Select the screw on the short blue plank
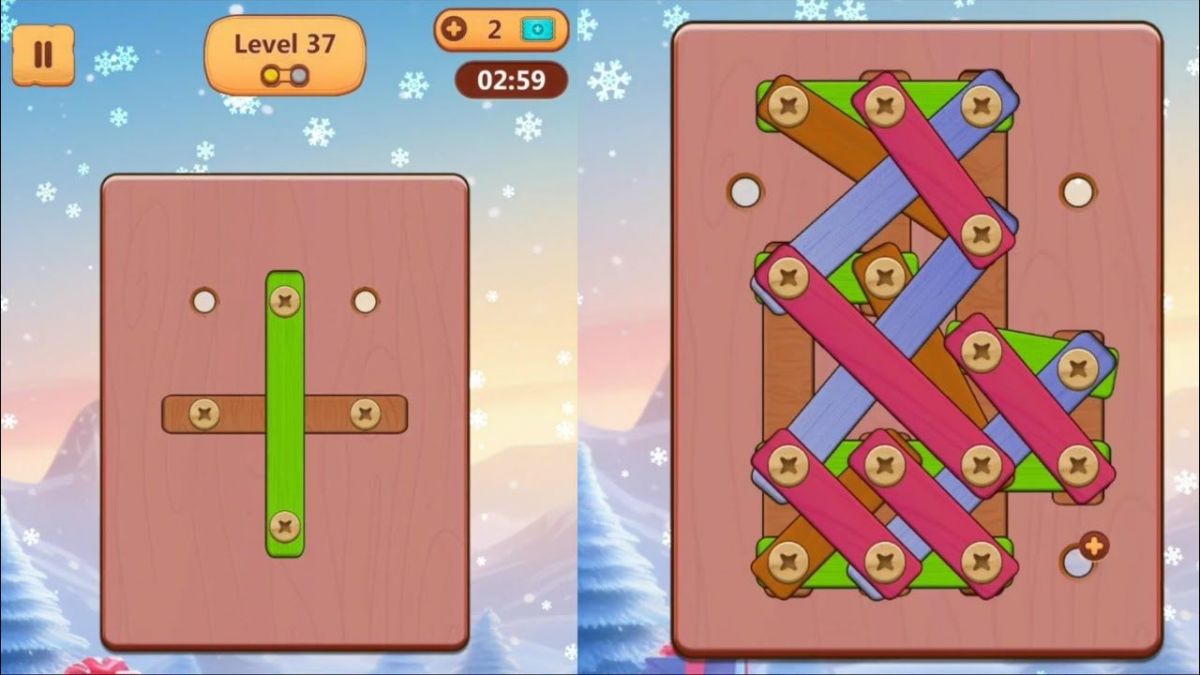This screenshot has height=675, width=1200. click(x=1078, y=369)
